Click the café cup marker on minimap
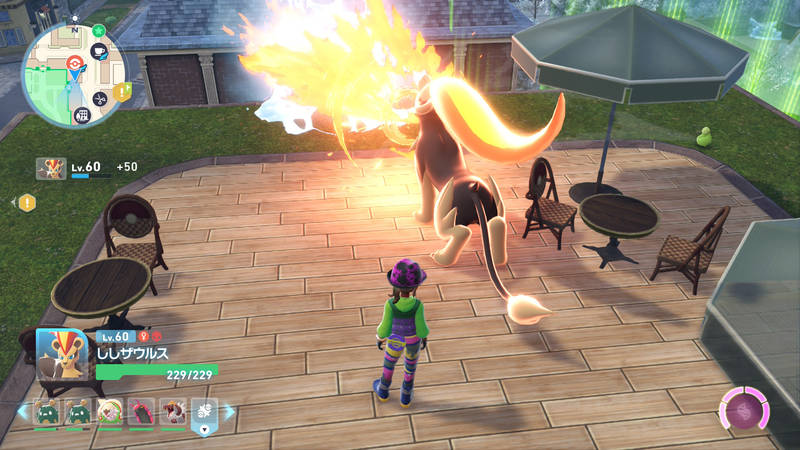The width and height of the screenshot is (800, 450). (x=100, y=52)
